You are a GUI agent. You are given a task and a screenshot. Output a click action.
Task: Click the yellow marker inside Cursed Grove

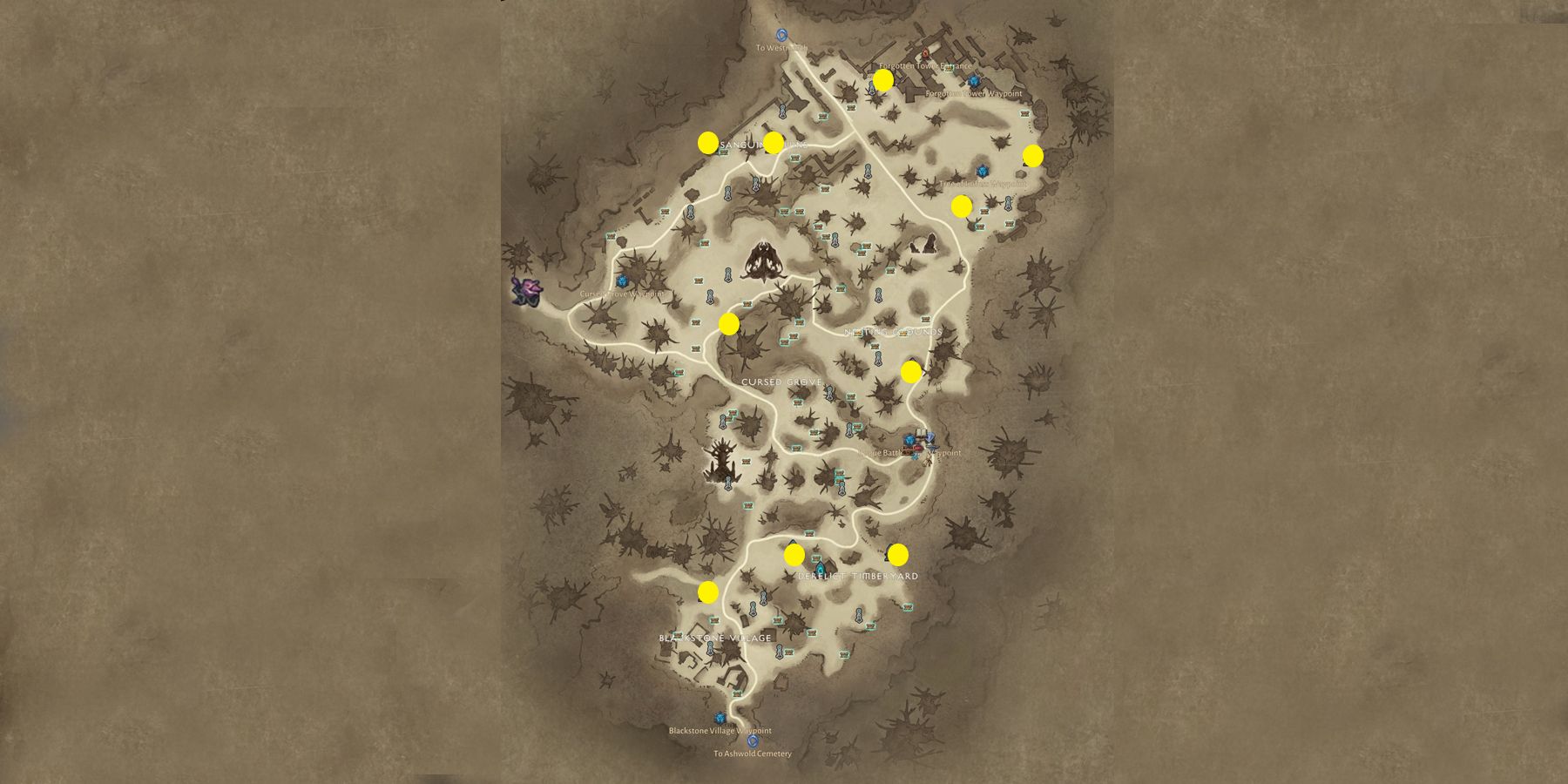(x=730, y=325)
